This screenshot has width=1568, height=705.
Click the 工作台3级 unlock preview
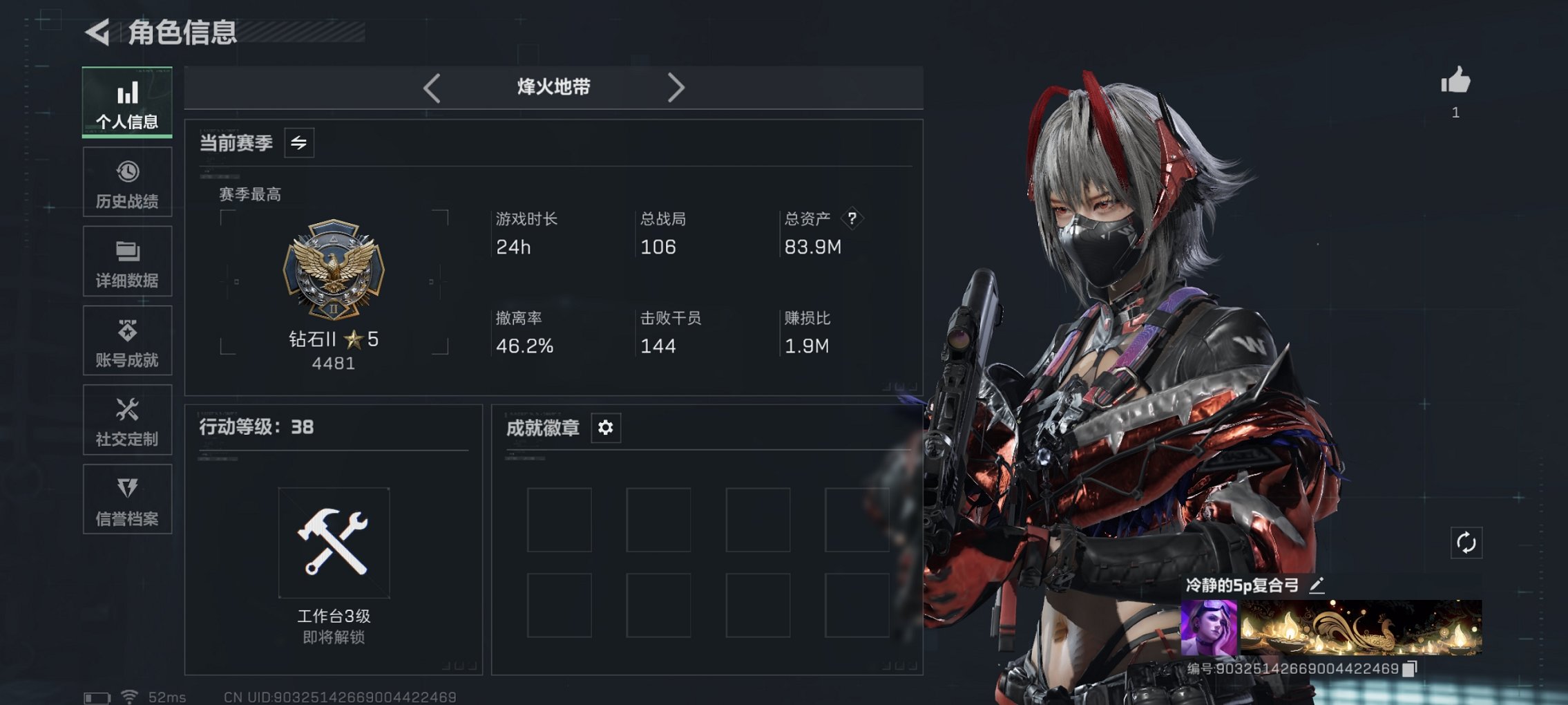coord(334,543)
